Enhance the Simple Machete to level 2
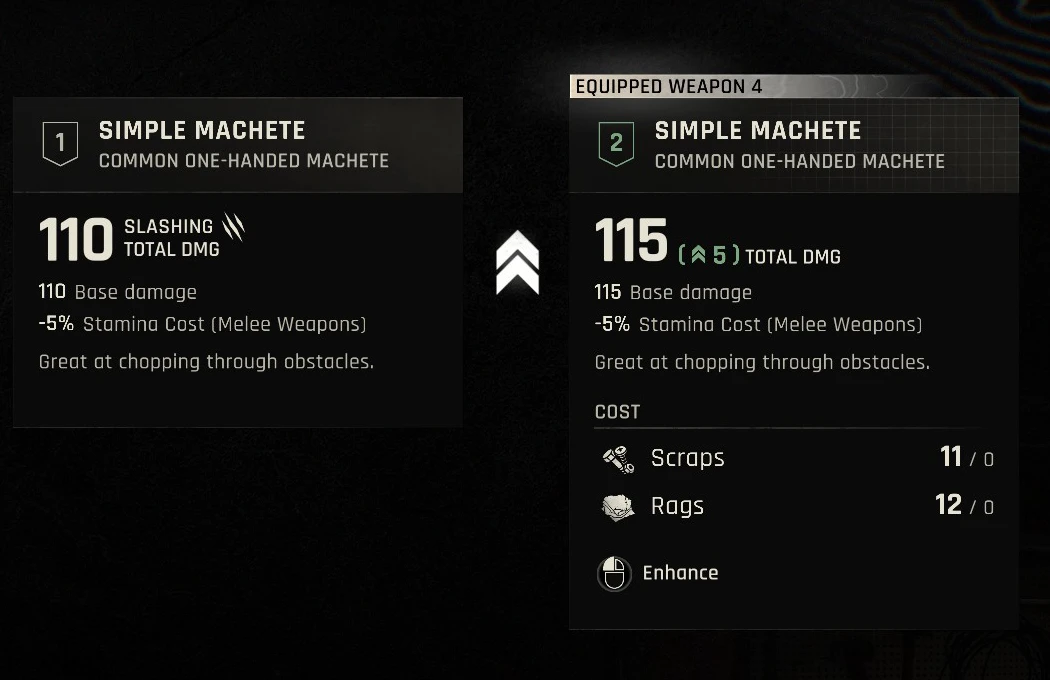The width and height of the screenshot is (1050, 680). (x=658, y=573)
